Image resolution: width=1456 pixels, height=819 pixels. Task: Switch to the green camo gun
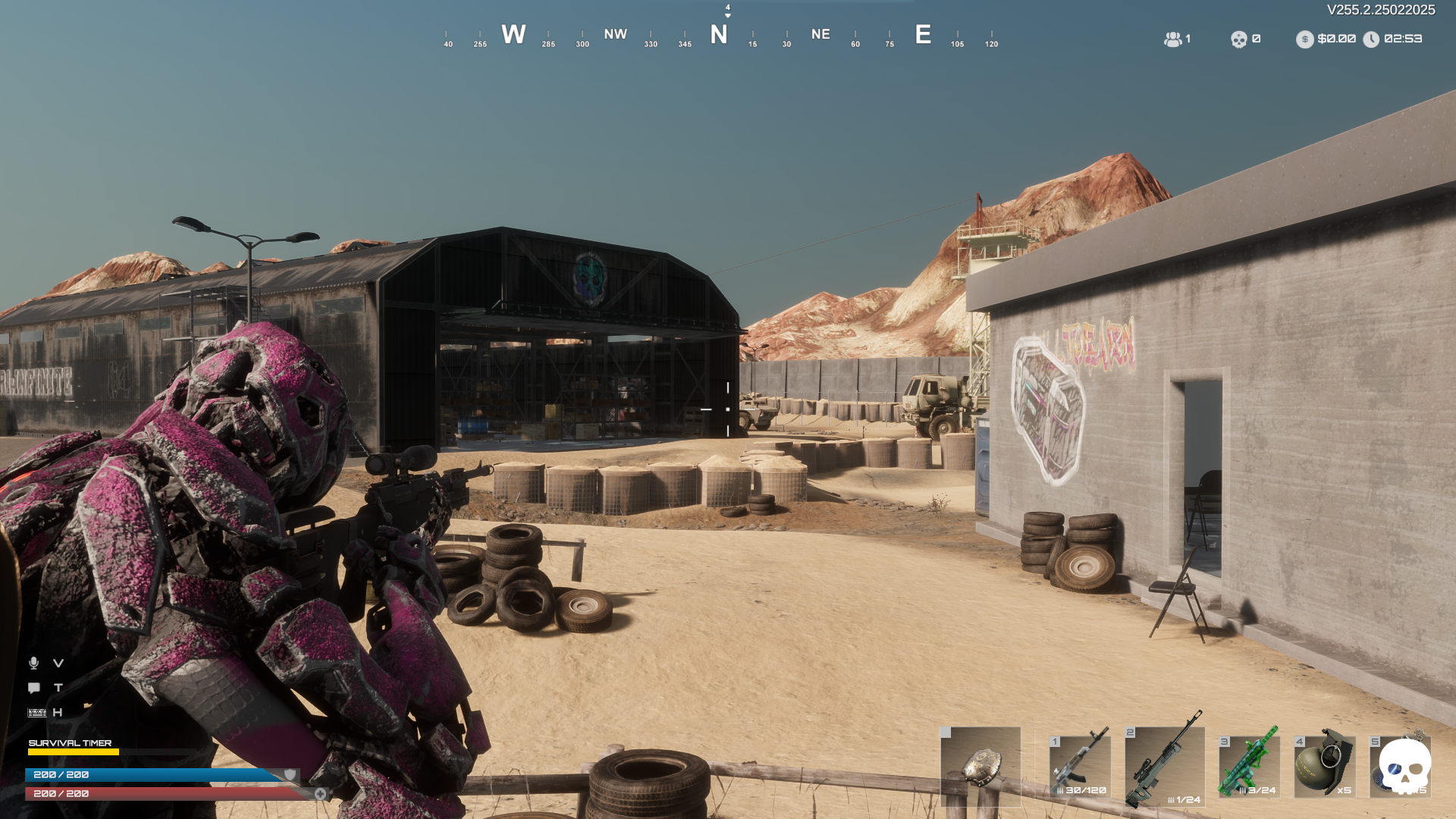[1249, 766]
